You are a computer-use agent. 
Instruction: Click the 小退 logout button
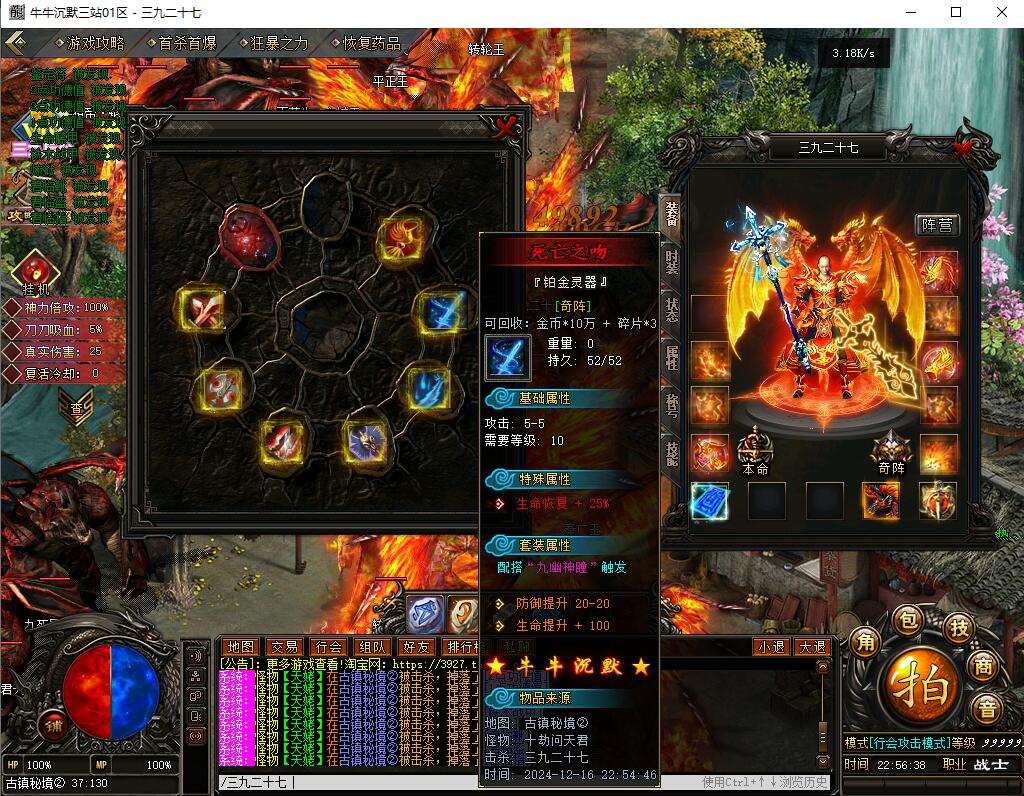click(770, 647)
